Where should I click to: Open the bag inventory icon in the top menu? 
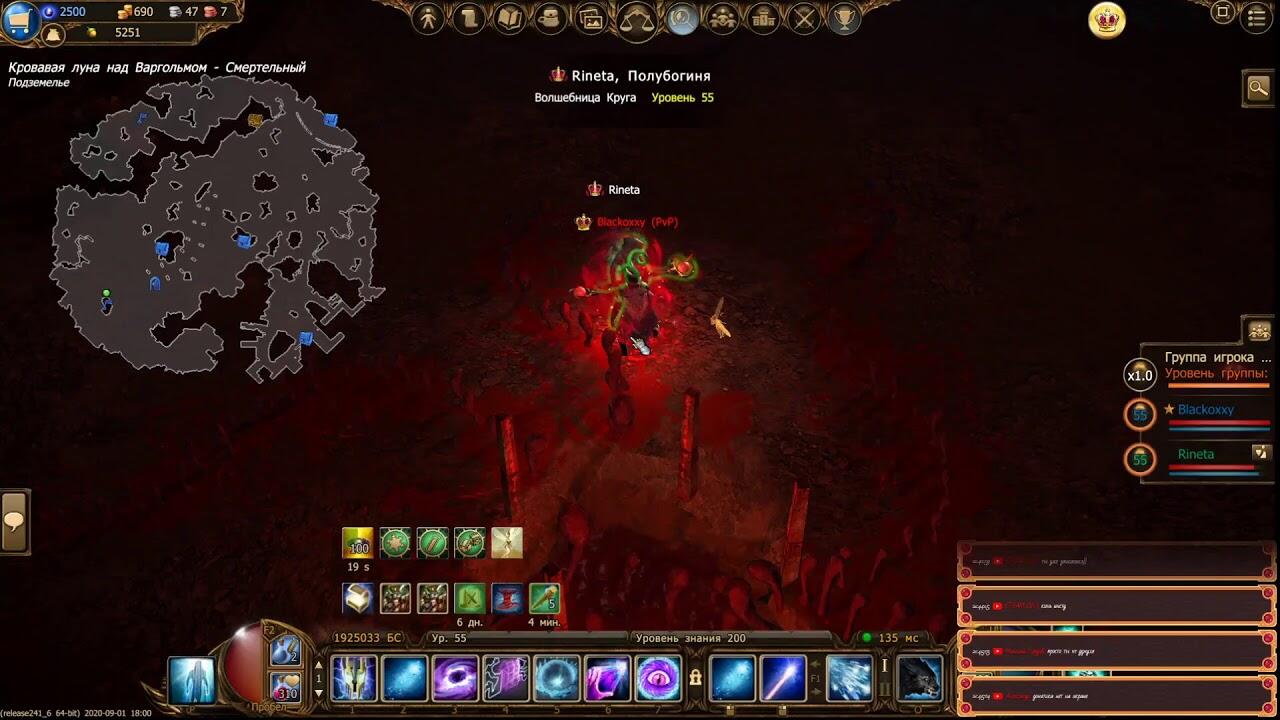pos(550,19)
